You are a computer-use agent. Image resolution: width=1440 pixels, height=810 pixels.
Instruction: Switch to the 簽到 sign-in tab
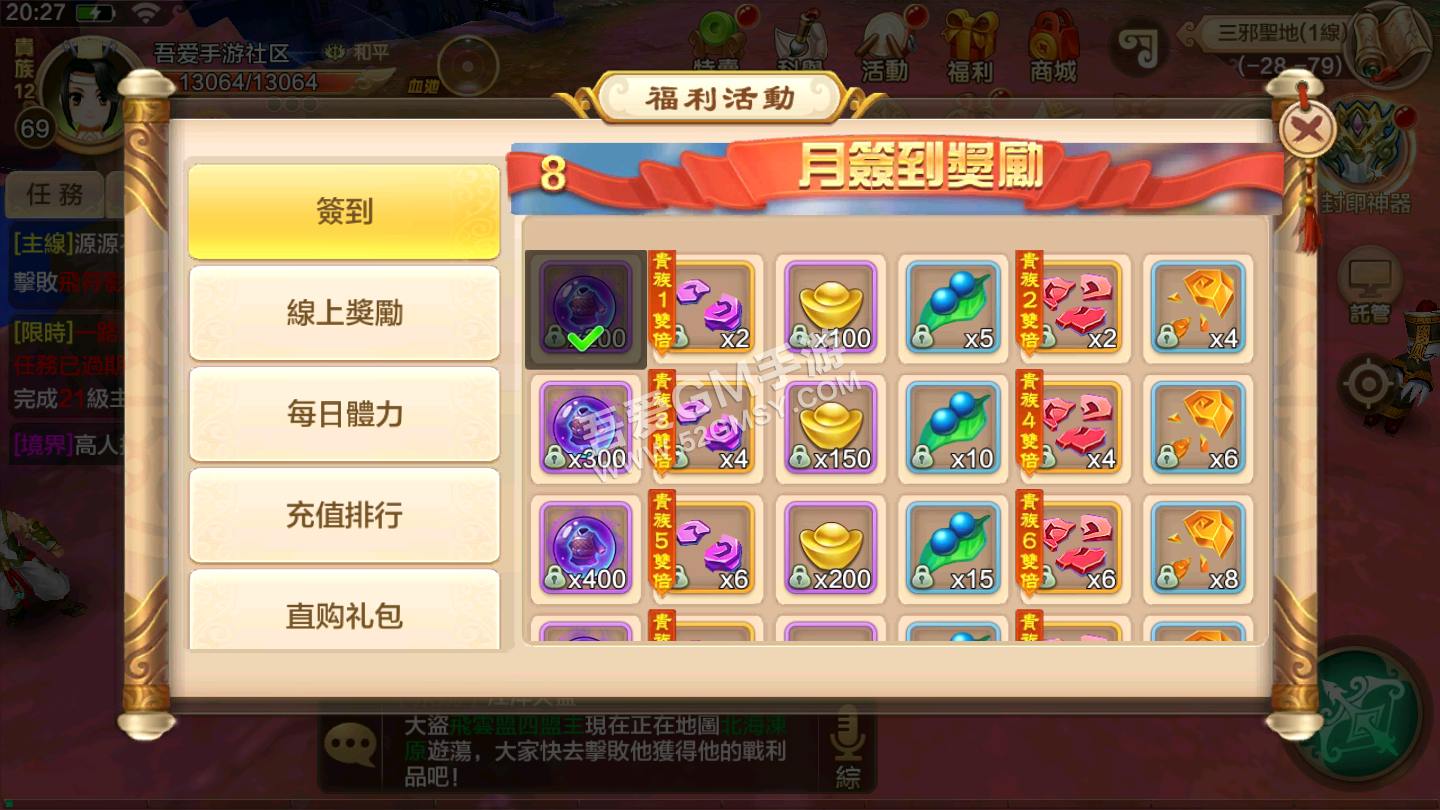344,210
